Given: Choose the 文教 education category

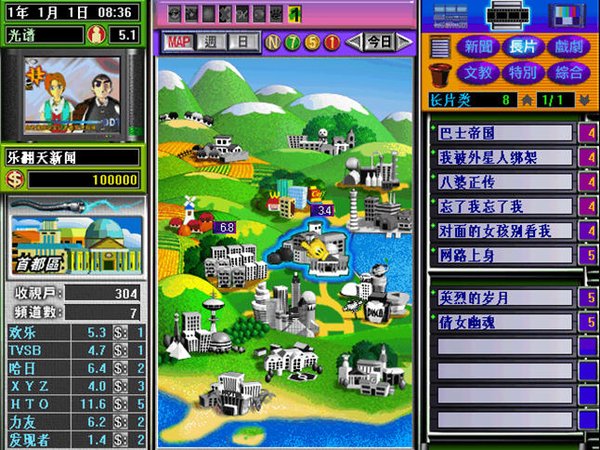Looking at the screenshot, I should click(476, 73).
